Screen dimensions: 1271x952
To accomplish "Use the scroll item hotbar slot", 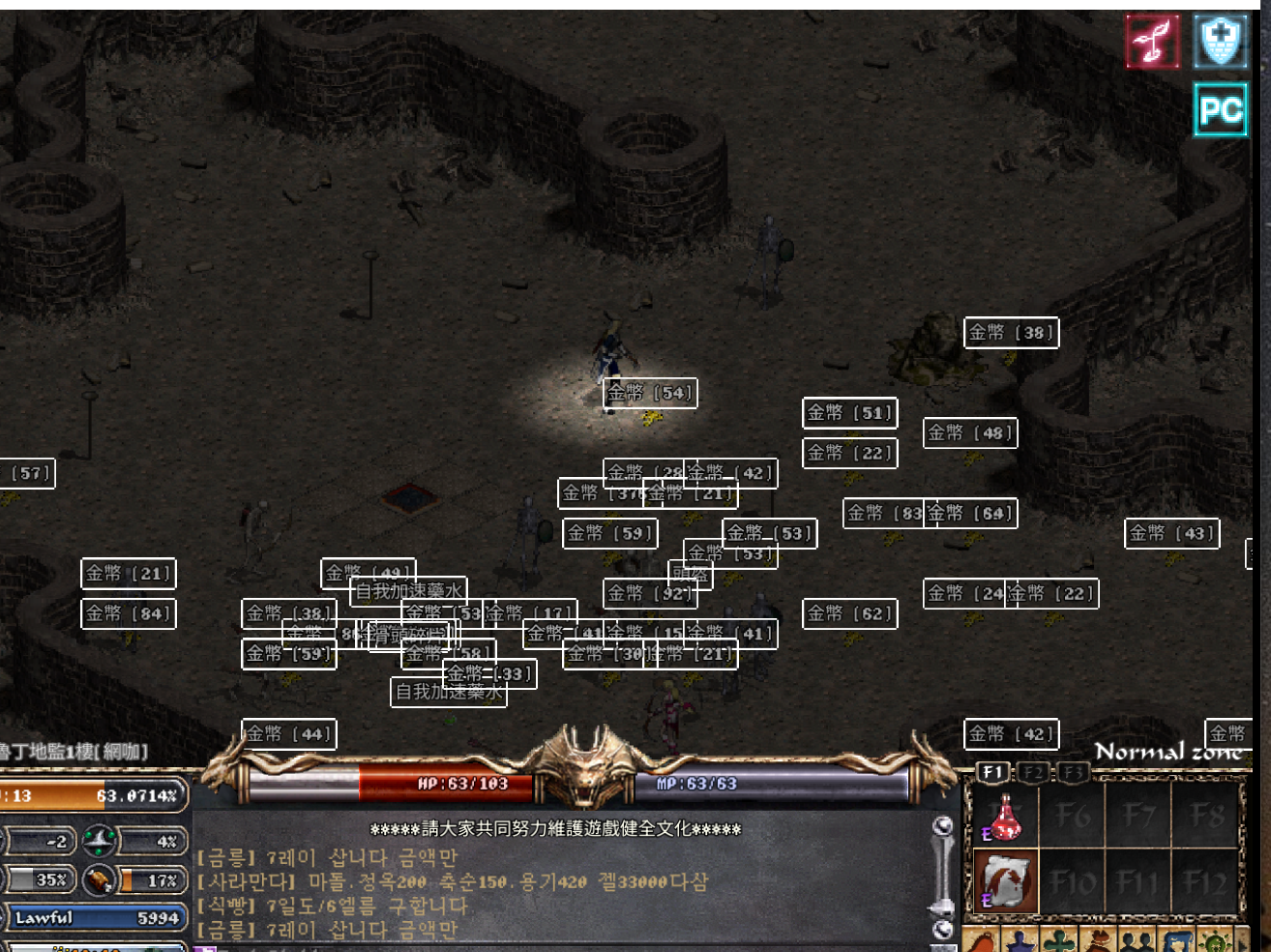I will coord(1004,881).
